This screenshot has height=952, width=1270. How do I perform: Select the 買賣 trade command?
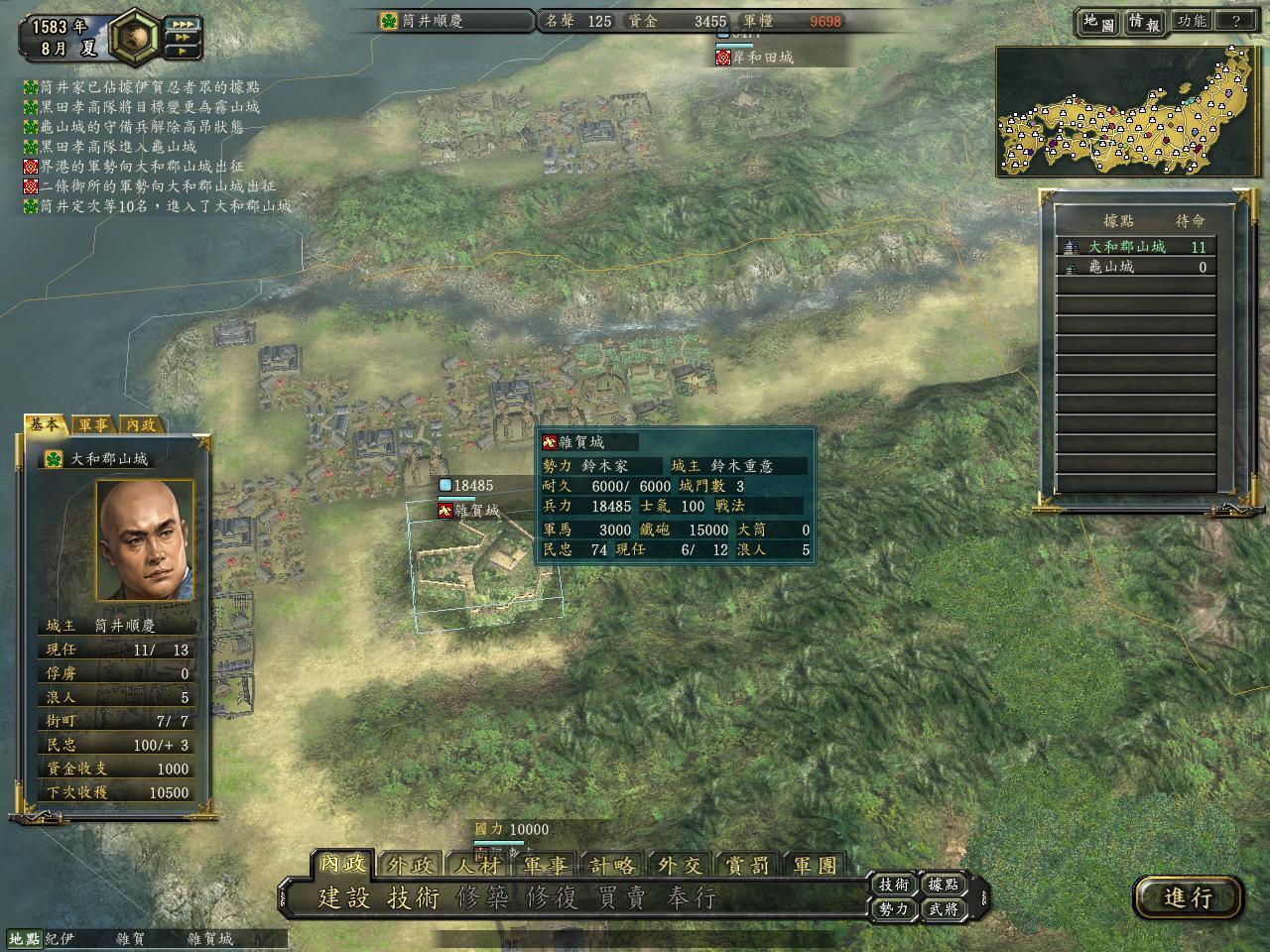click(622, 898)
